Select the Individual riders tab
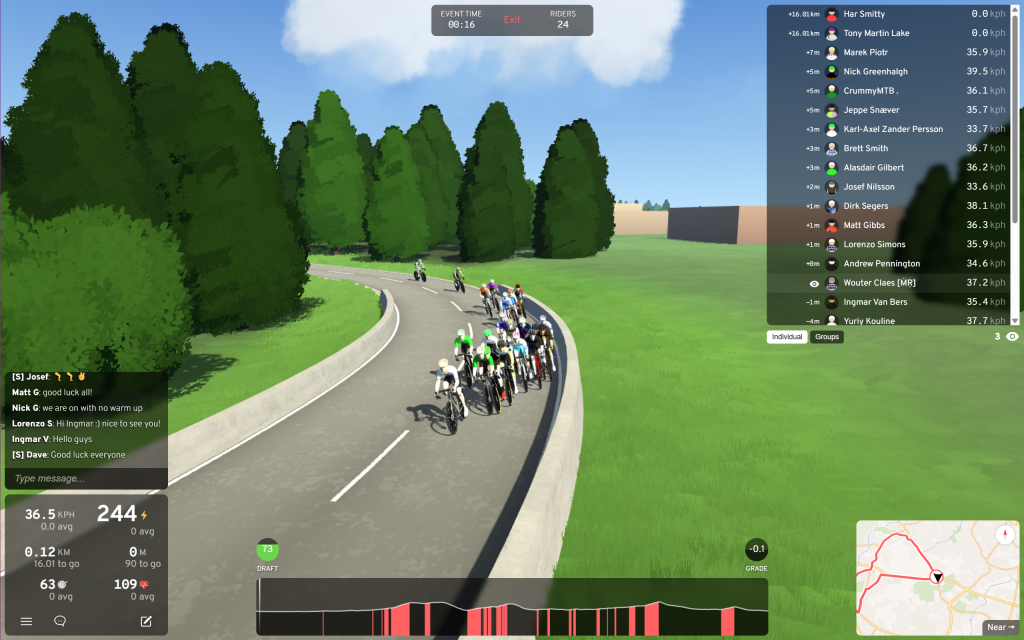1024x640 pixels. 788,337
